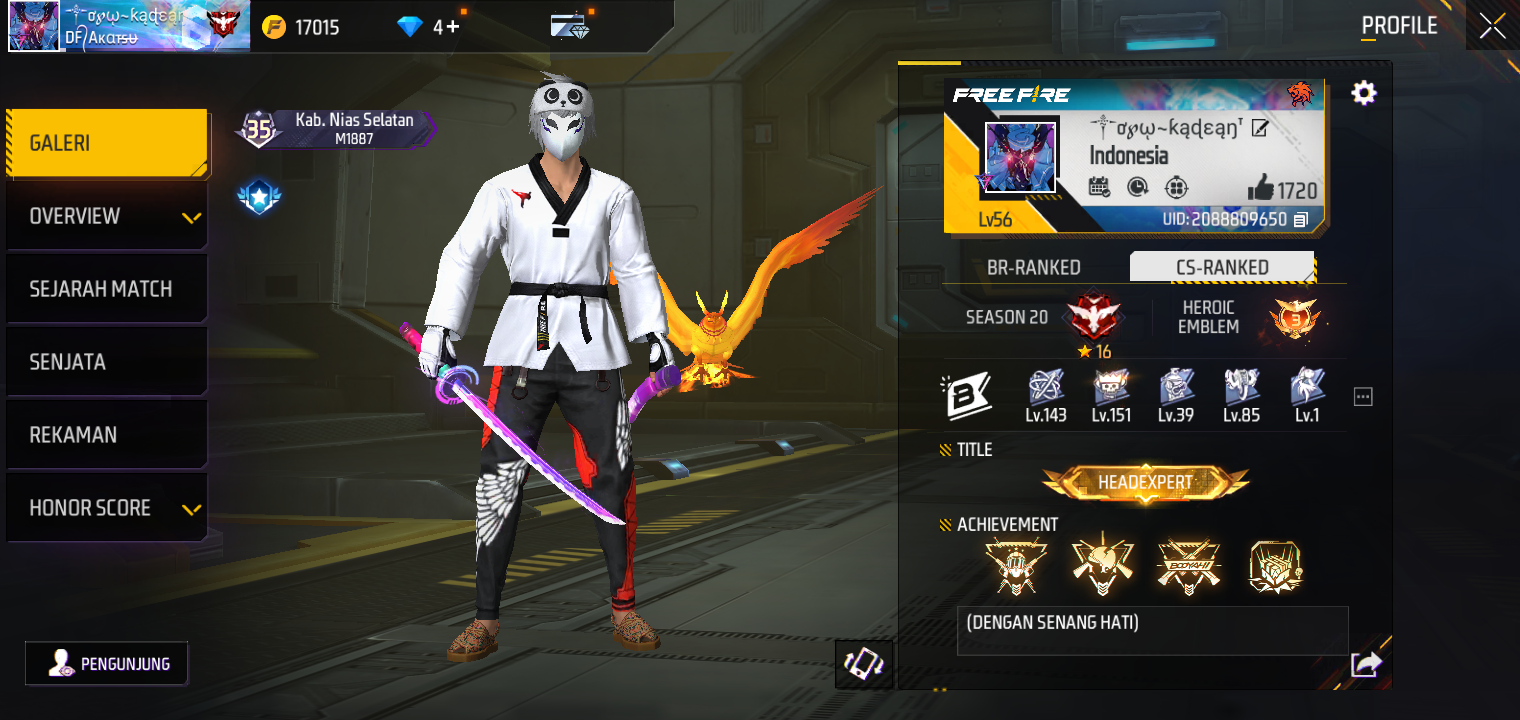This screenshot has height=720, width=1520.
Task: Give a like with thumbs-up icon
Action: 1260,189
